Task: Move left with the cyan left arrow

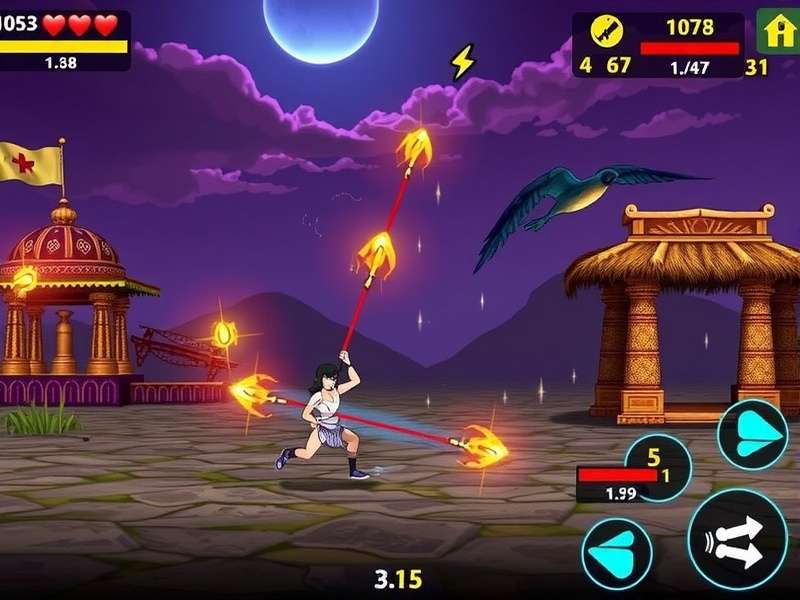Action: [617, 553]
